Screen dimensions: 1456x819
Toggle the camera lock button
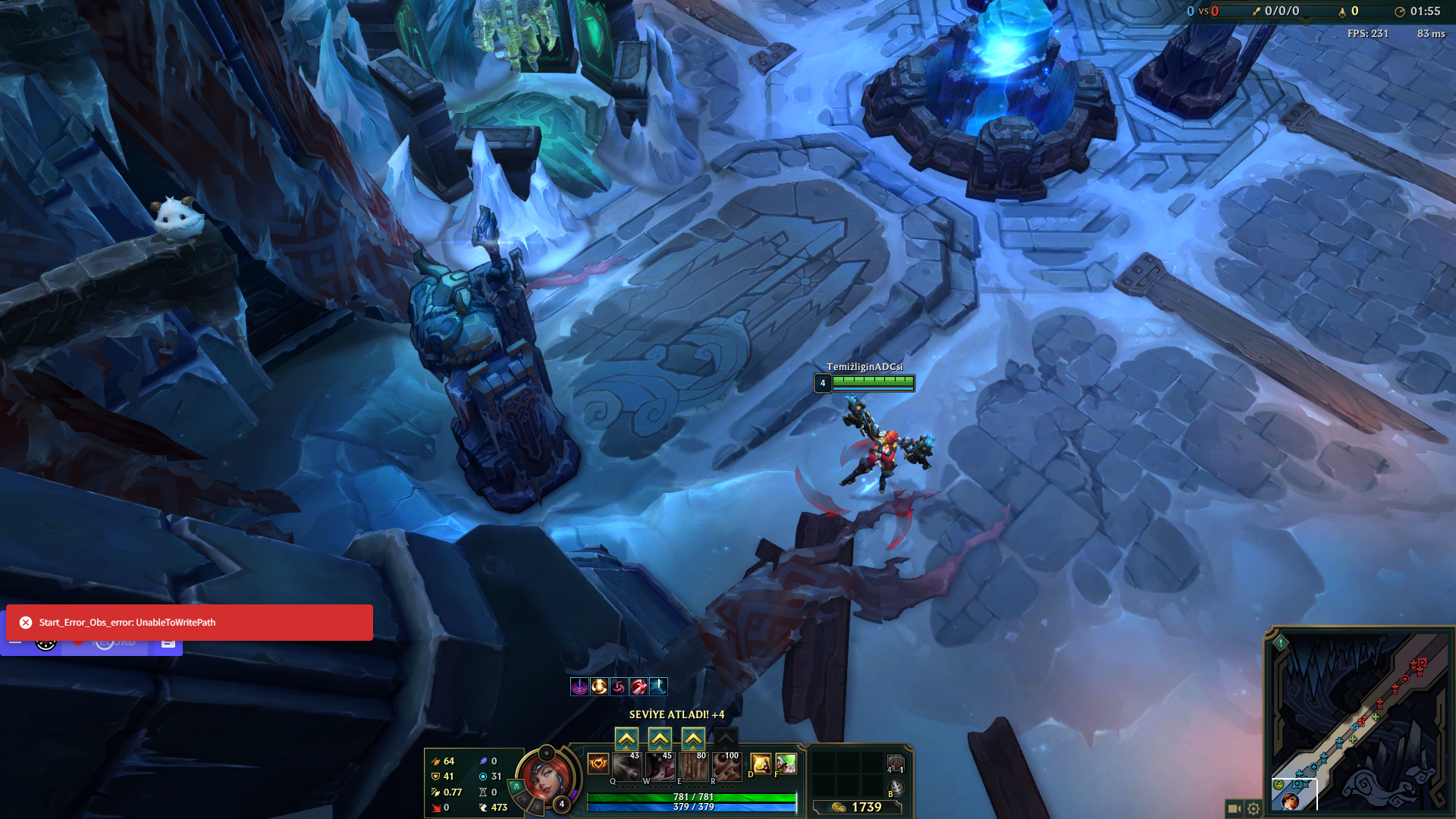(x=1234, y=808)
